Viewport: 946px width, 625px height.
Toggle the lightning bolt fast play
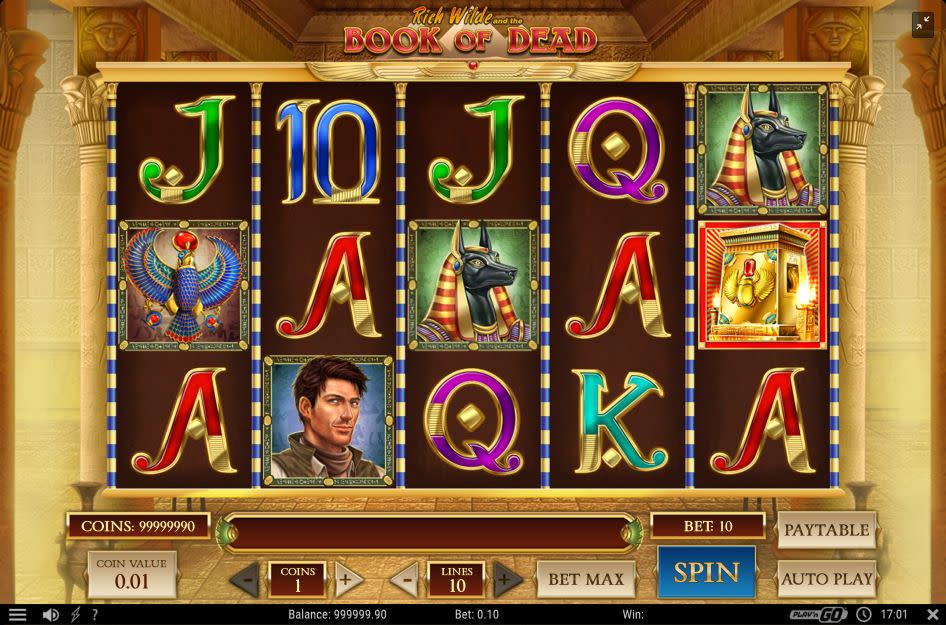click(x=75, y=614)
